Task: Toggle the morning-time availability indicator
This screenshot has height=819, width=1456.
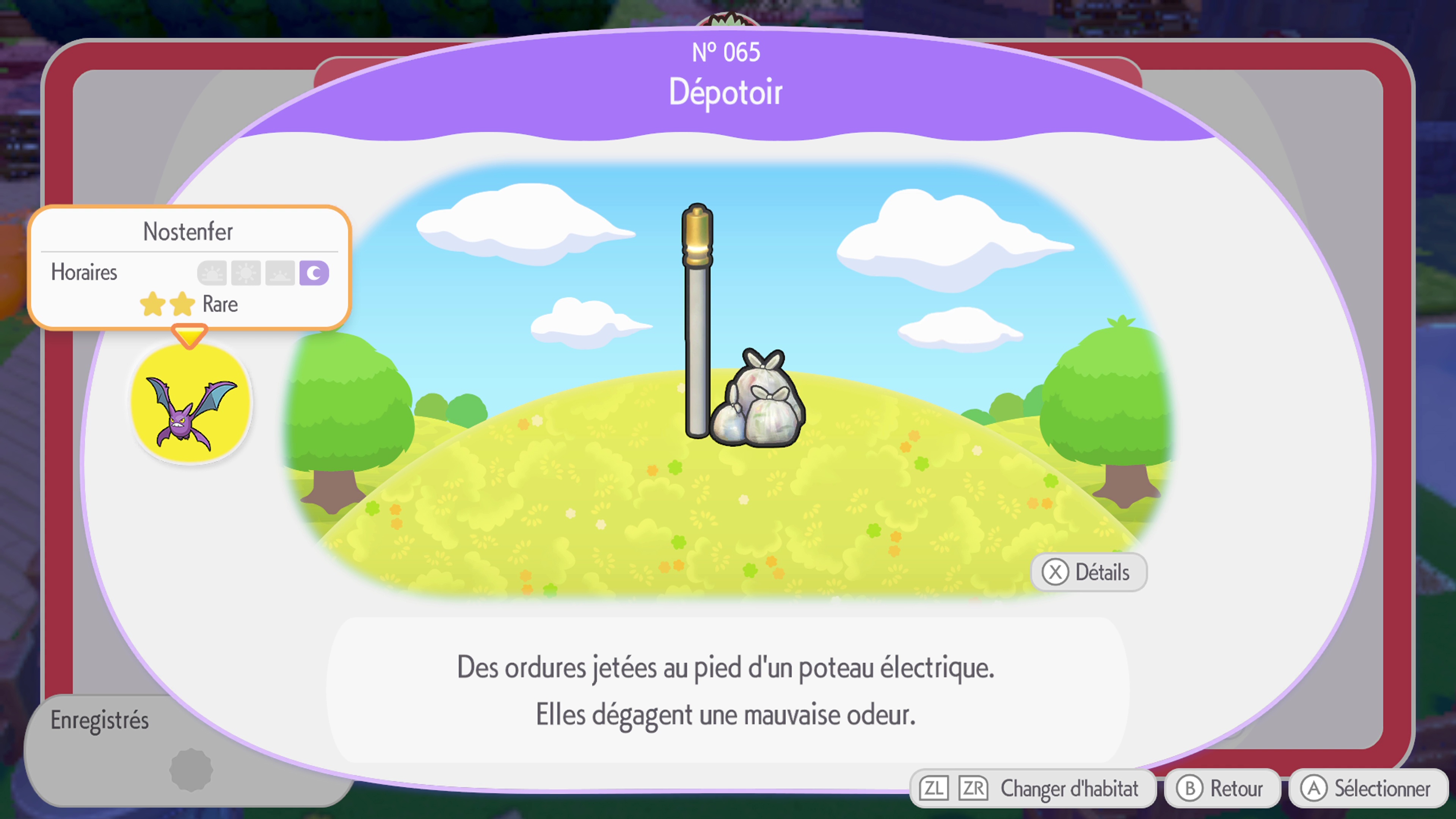Action: click(212, 273)
